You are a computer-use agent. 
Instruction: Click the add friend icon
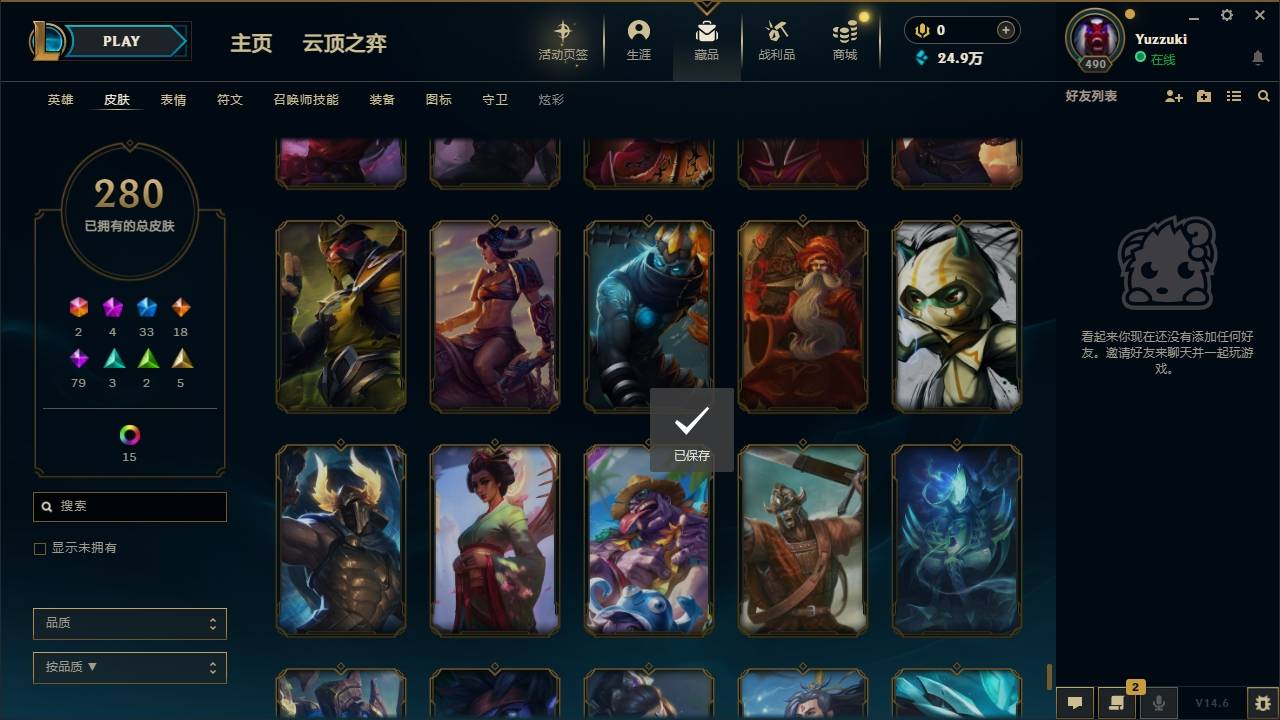click(x=1173, y=96)
